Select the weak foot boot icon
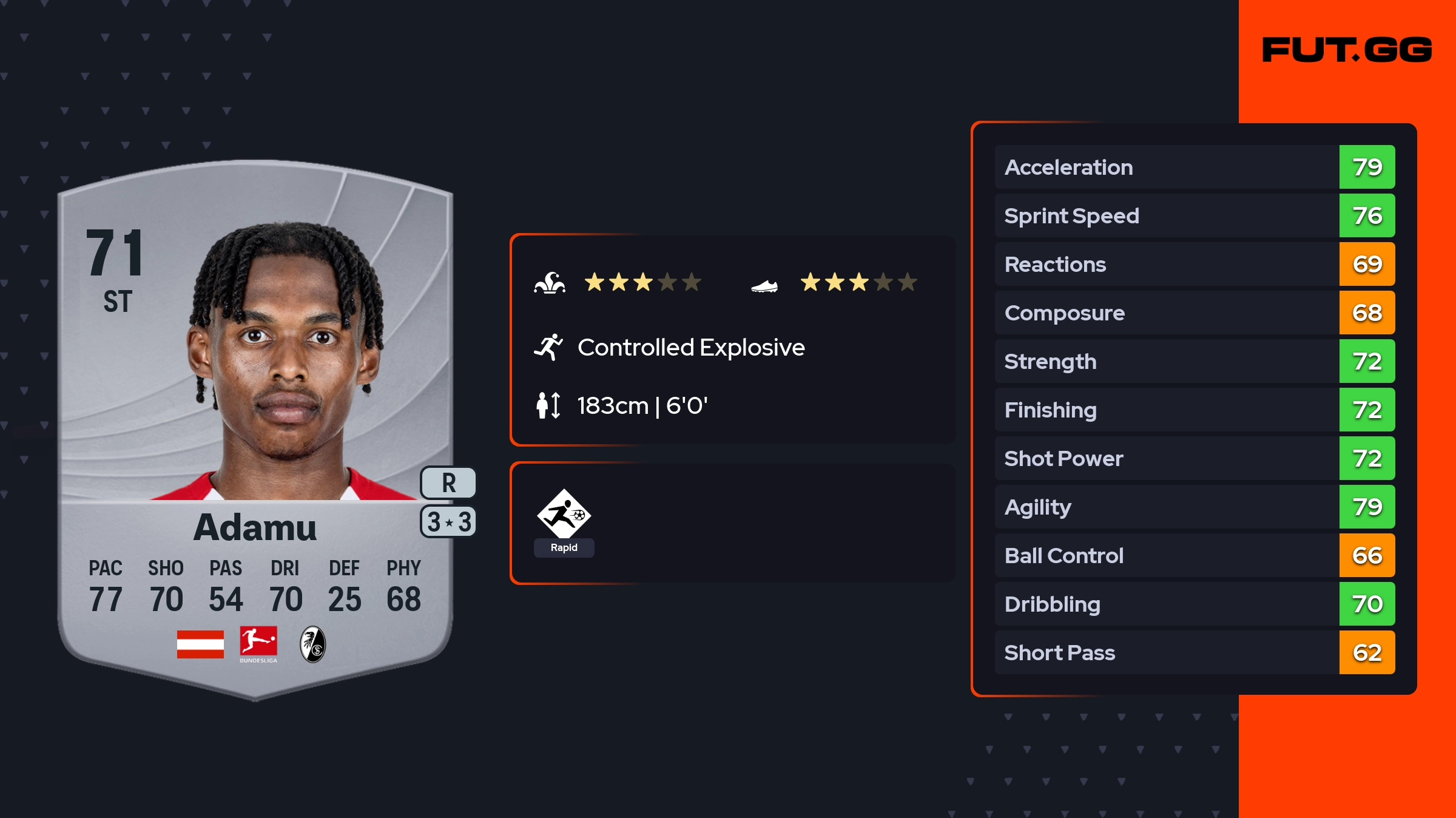Viewport: 1456px width, 818px height. [764, 285]
